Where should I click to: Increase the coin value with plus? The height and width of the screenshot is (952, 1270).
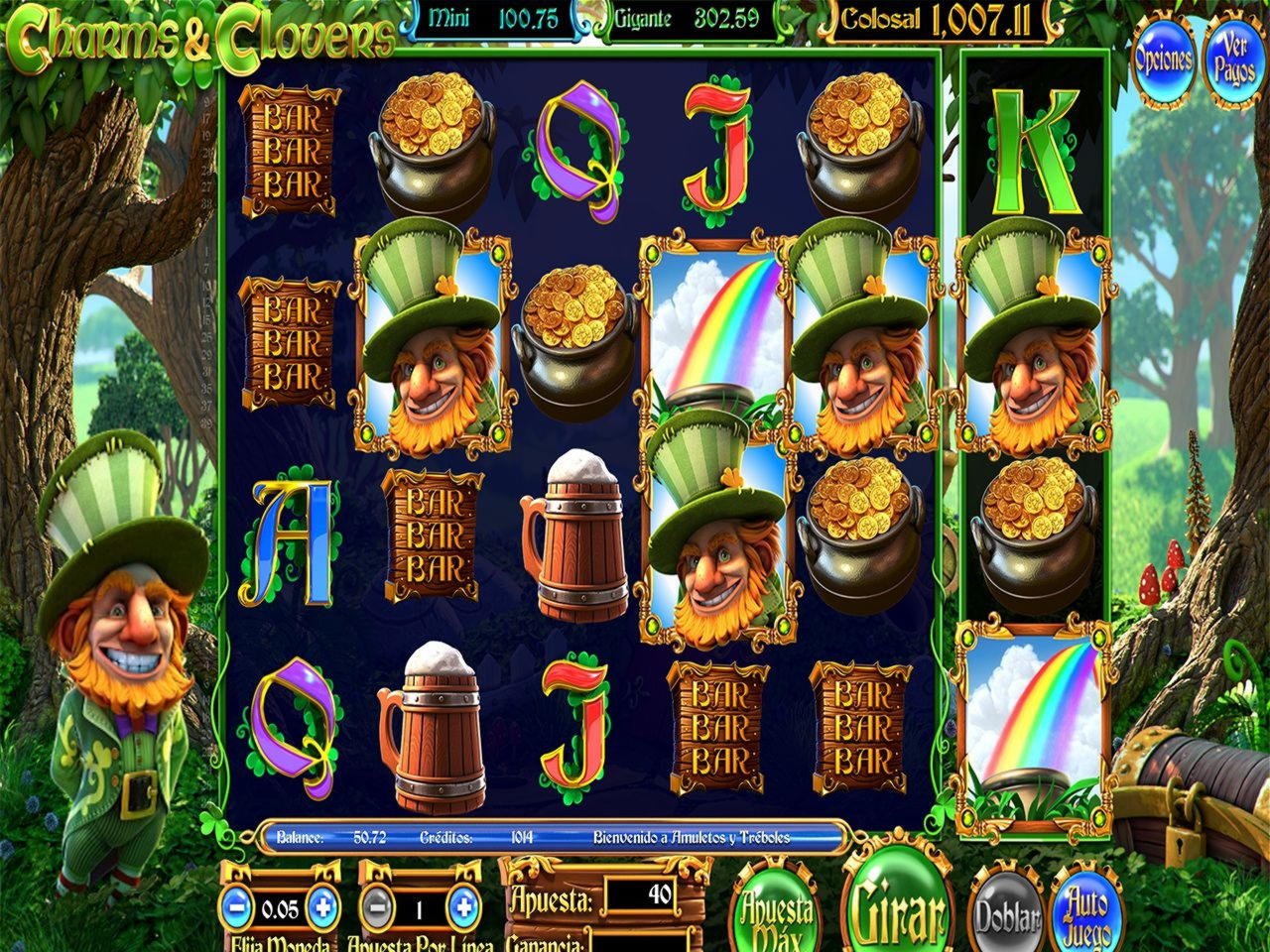coord(321,905)
